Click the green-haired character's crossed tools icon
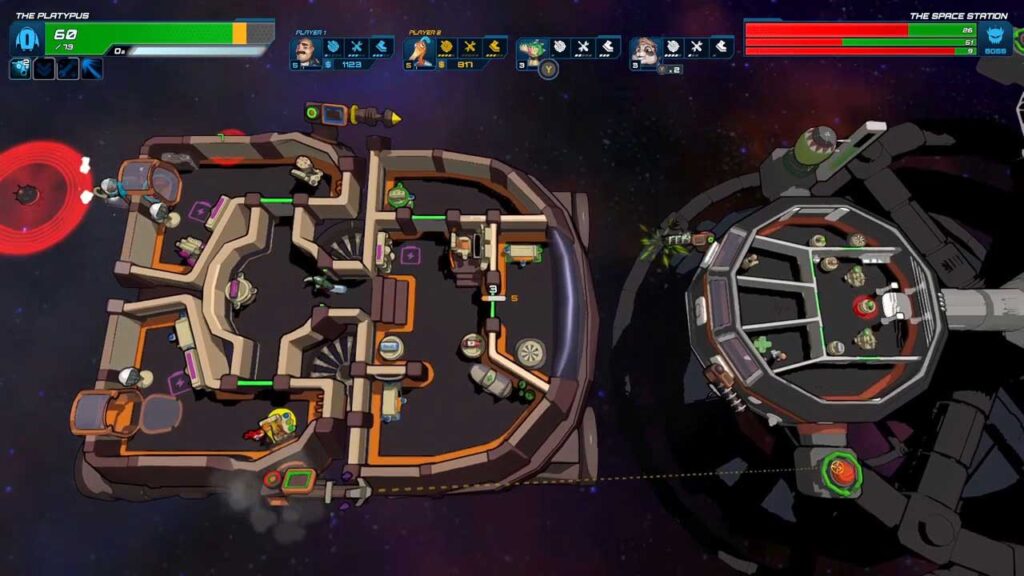Image resolution: width=1024 pixels, height=576 pixels. [x=582, y=46]
